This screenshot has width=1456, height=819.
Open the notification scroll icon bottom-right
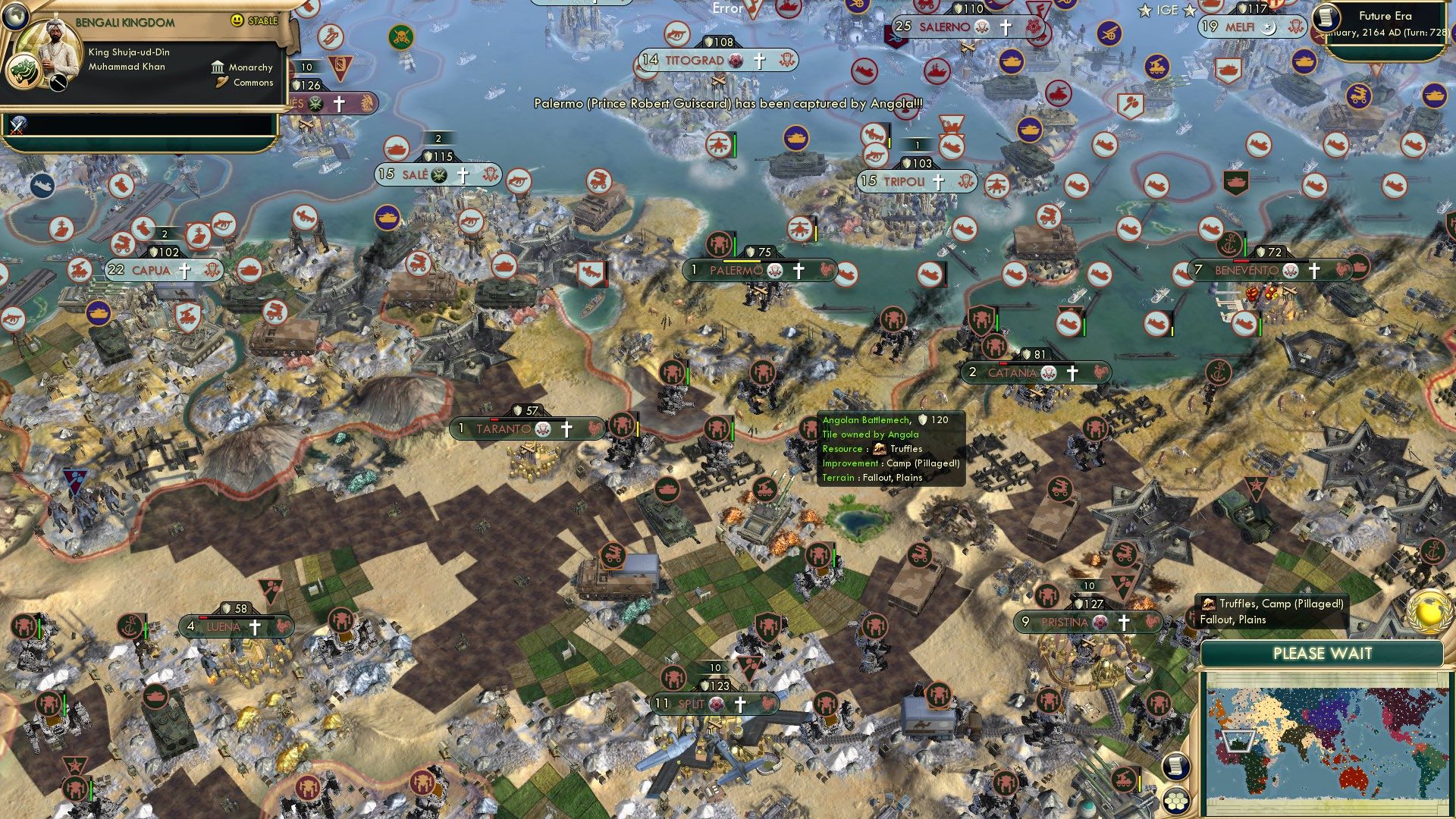pos(1176,766)
